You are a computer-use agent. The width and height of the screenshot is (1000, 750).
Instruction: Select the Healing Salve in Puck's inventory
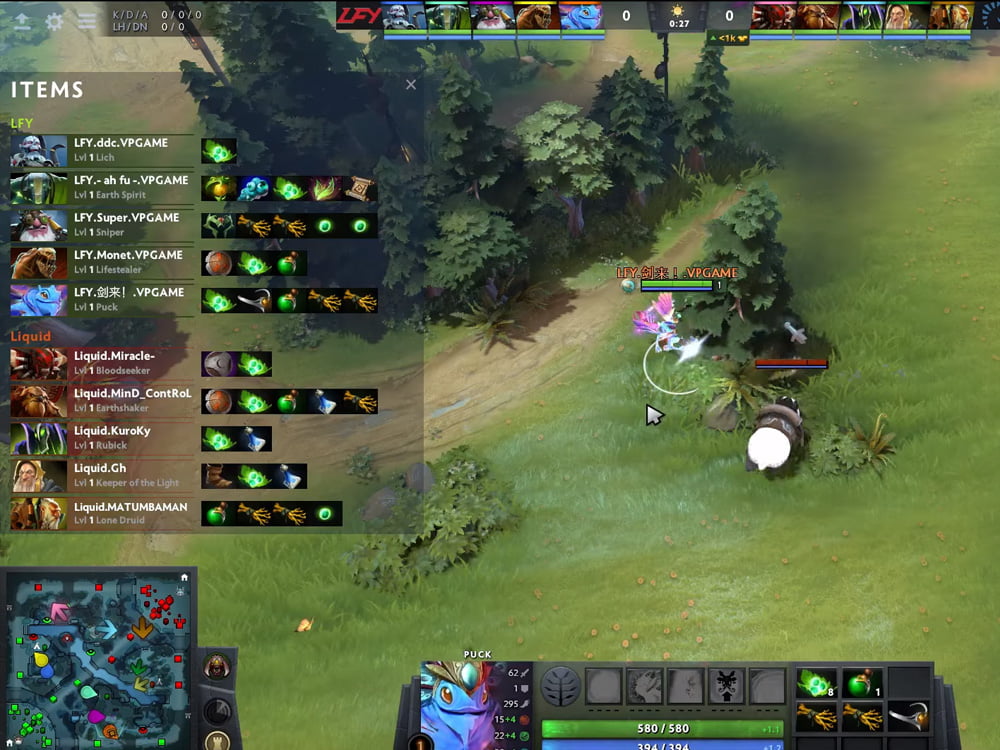pos(860,683)
